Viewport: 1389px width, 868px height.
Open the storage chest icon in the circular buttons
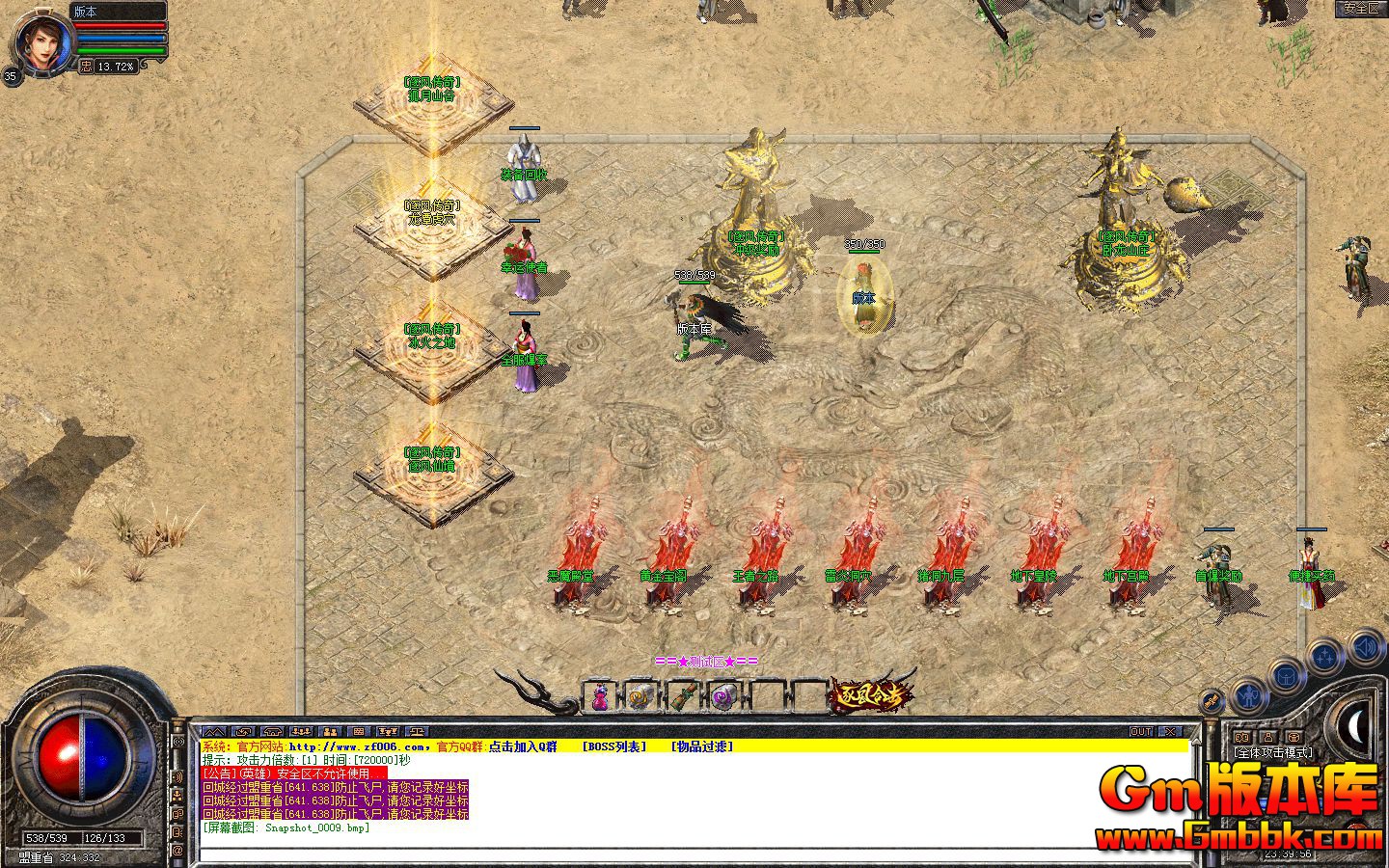pyautogui.click(x=1284, y=676)
